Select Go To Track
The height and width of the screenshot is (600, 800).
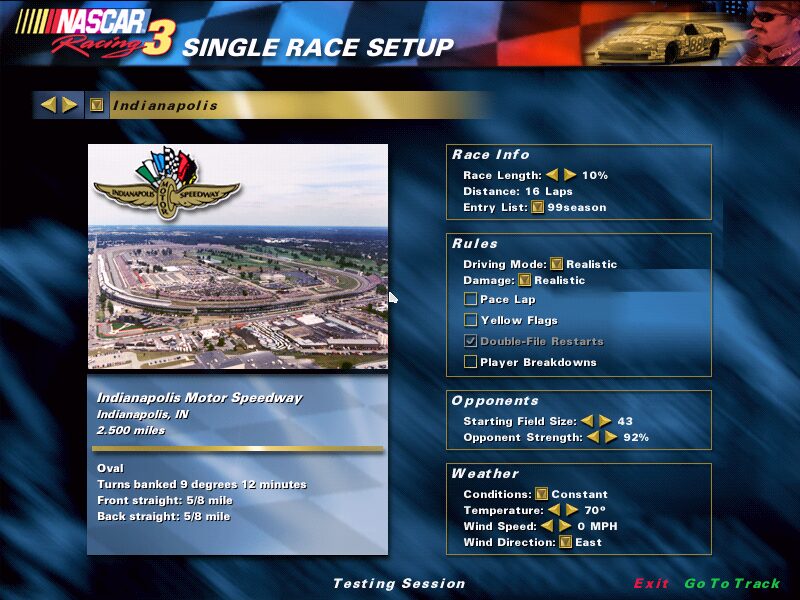tap(732, 584)
